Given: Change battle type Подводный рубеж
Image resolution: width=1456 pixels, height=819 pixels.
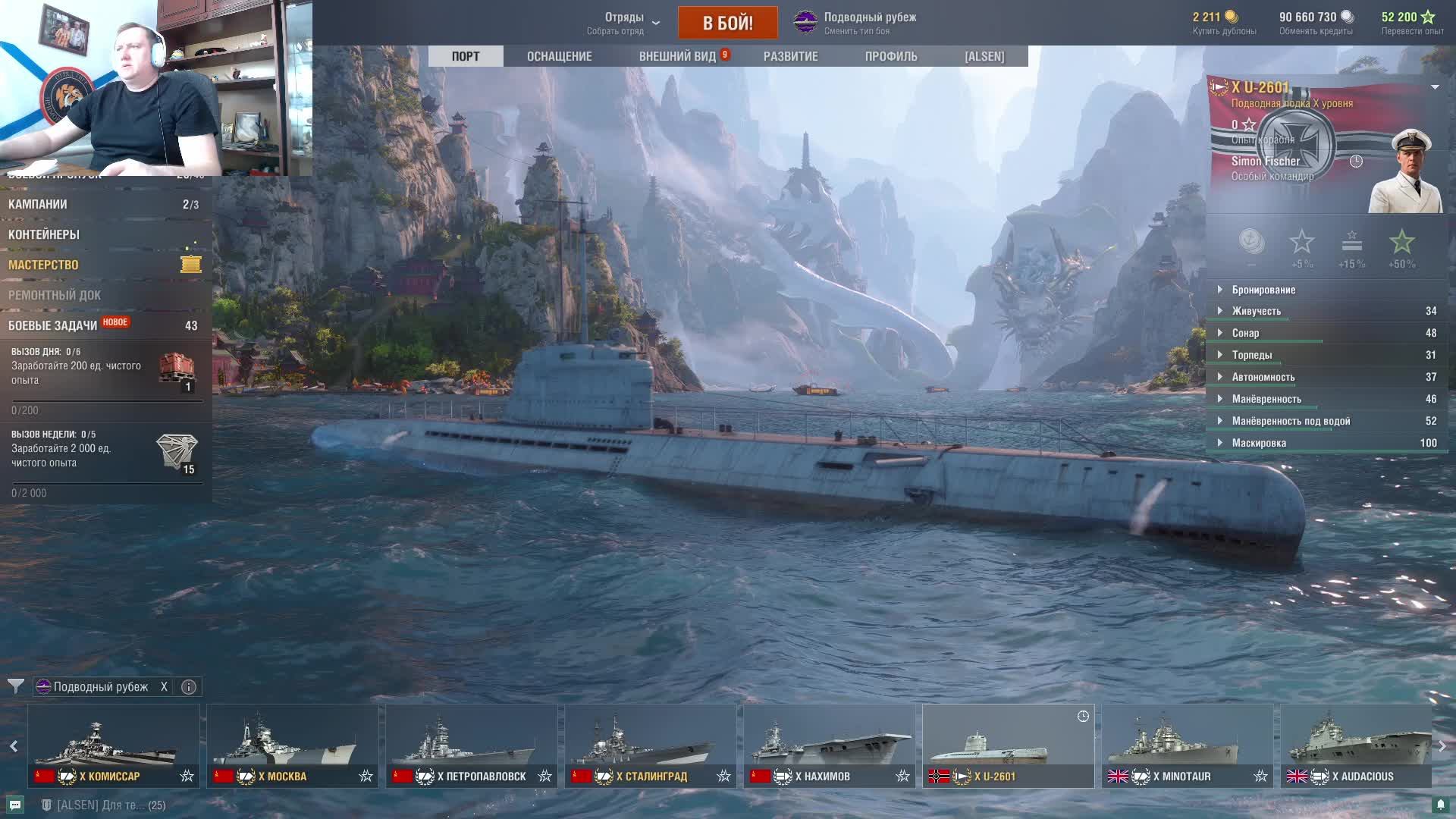Looking at the screenshot, I should tap(855, 23).
